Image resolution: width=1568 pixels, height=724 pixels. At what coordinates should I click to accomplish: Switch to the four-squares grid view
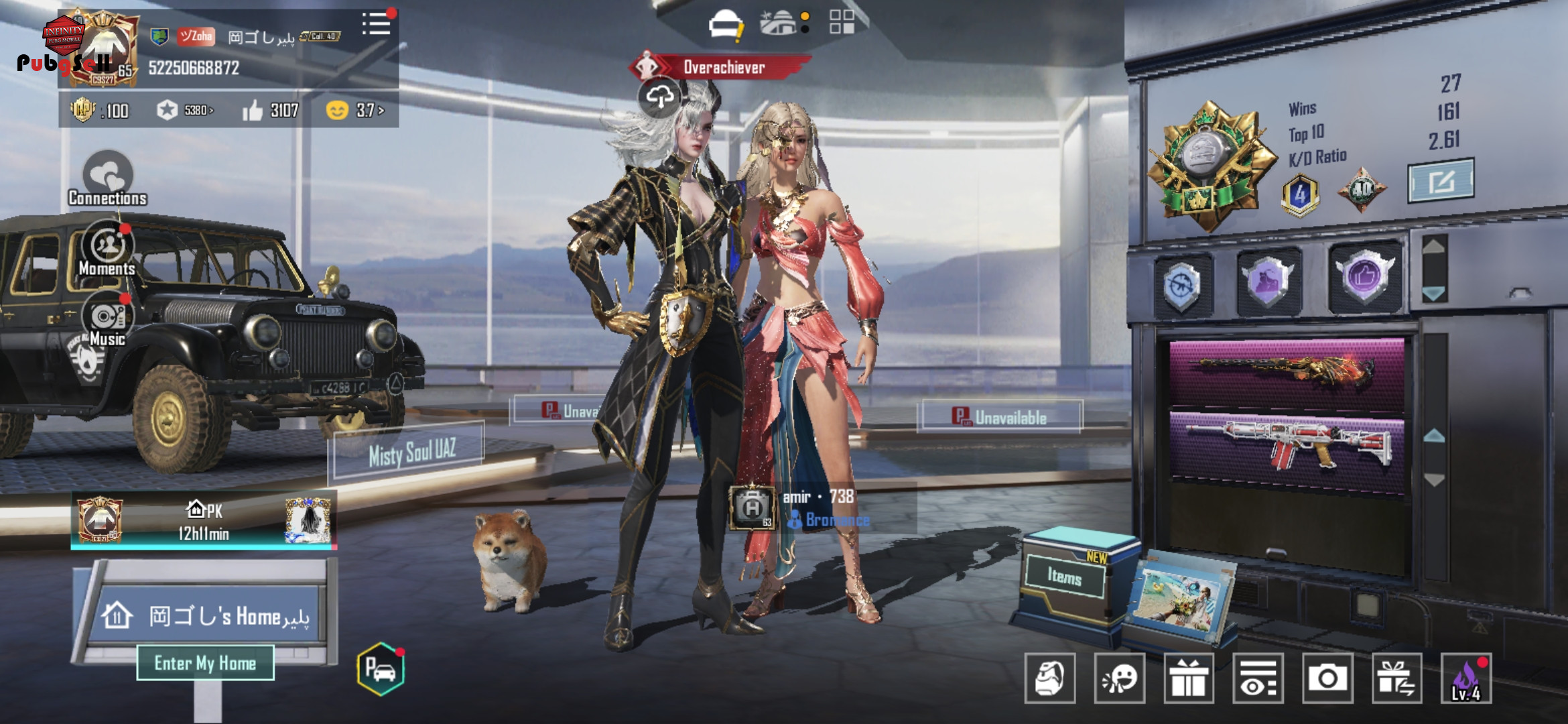tap(842, 22)
